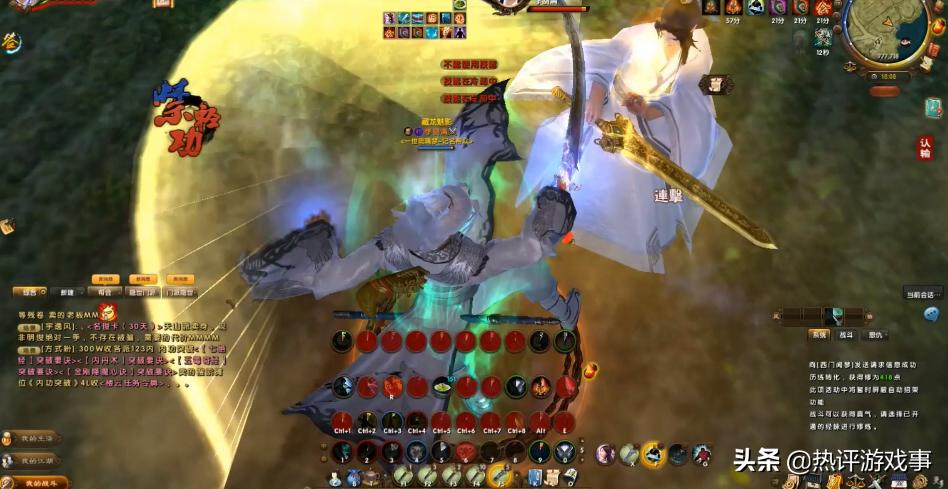Open the crossed swords menu icon
Viewport: 948px width, 489px height.
point(878,481)
